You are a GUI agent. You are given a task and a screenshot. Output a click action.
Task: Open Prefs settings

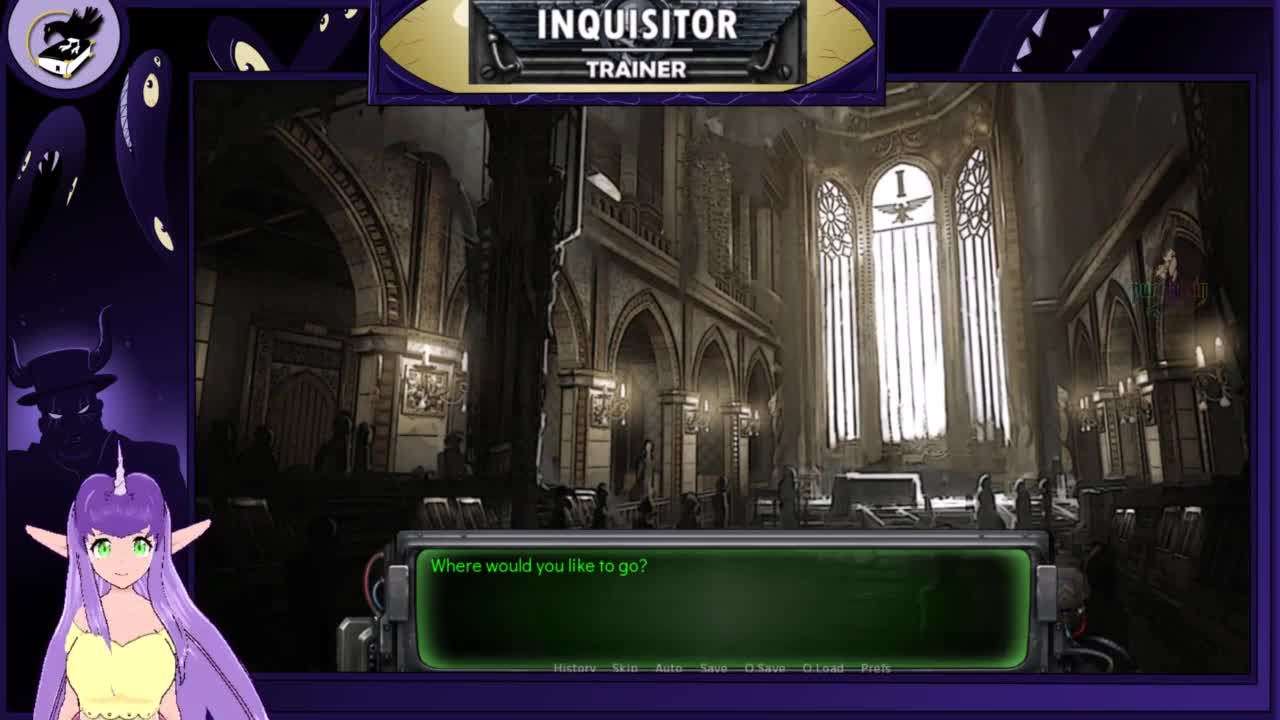click(875, 668)
